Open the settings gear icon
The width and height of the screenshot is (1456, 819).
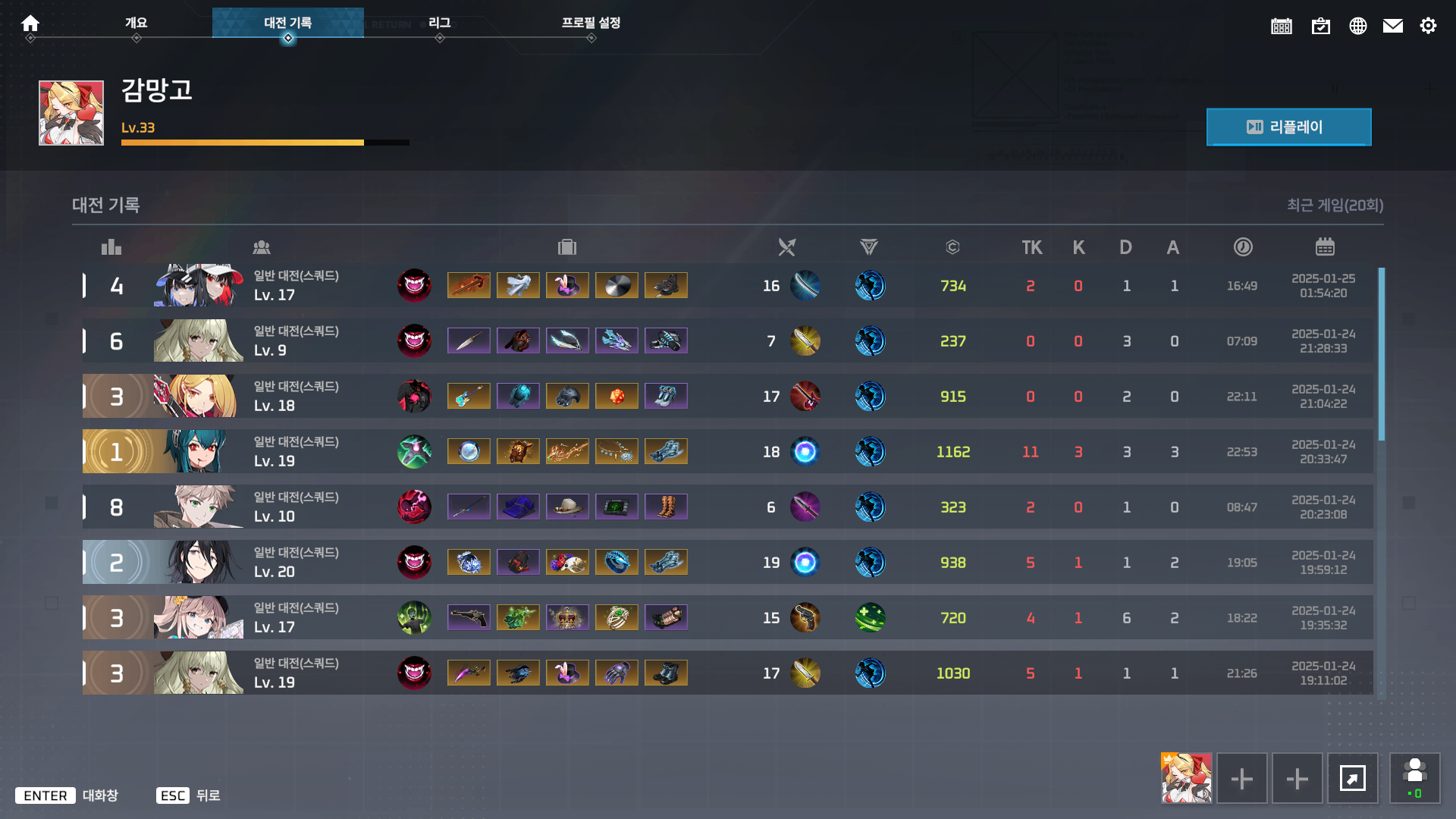click(x=1428, y=25)
